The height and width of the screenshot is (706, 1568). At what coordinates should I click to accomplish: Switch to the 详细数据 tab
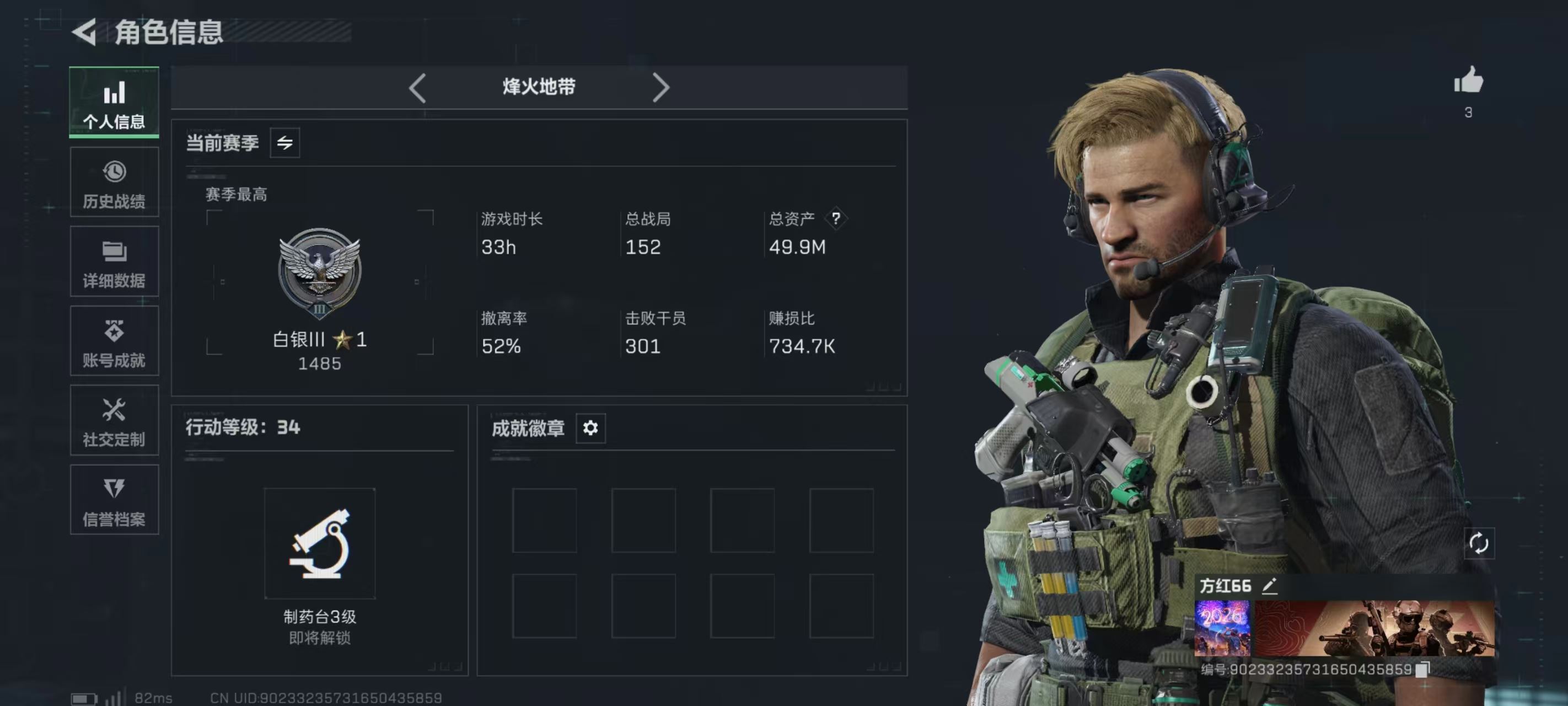tap(114, 262)
